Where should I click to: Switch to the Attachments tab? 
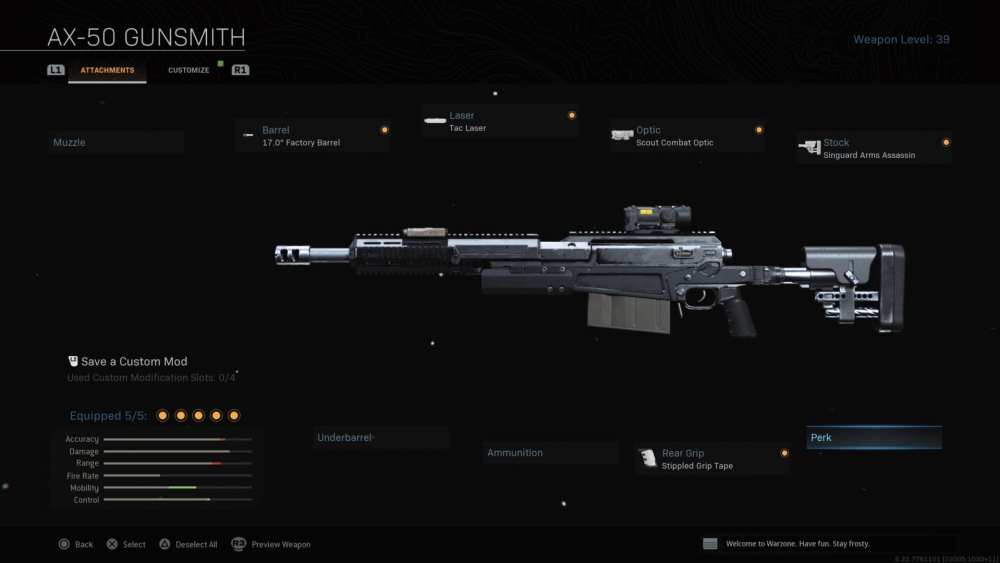pos(107,70)
